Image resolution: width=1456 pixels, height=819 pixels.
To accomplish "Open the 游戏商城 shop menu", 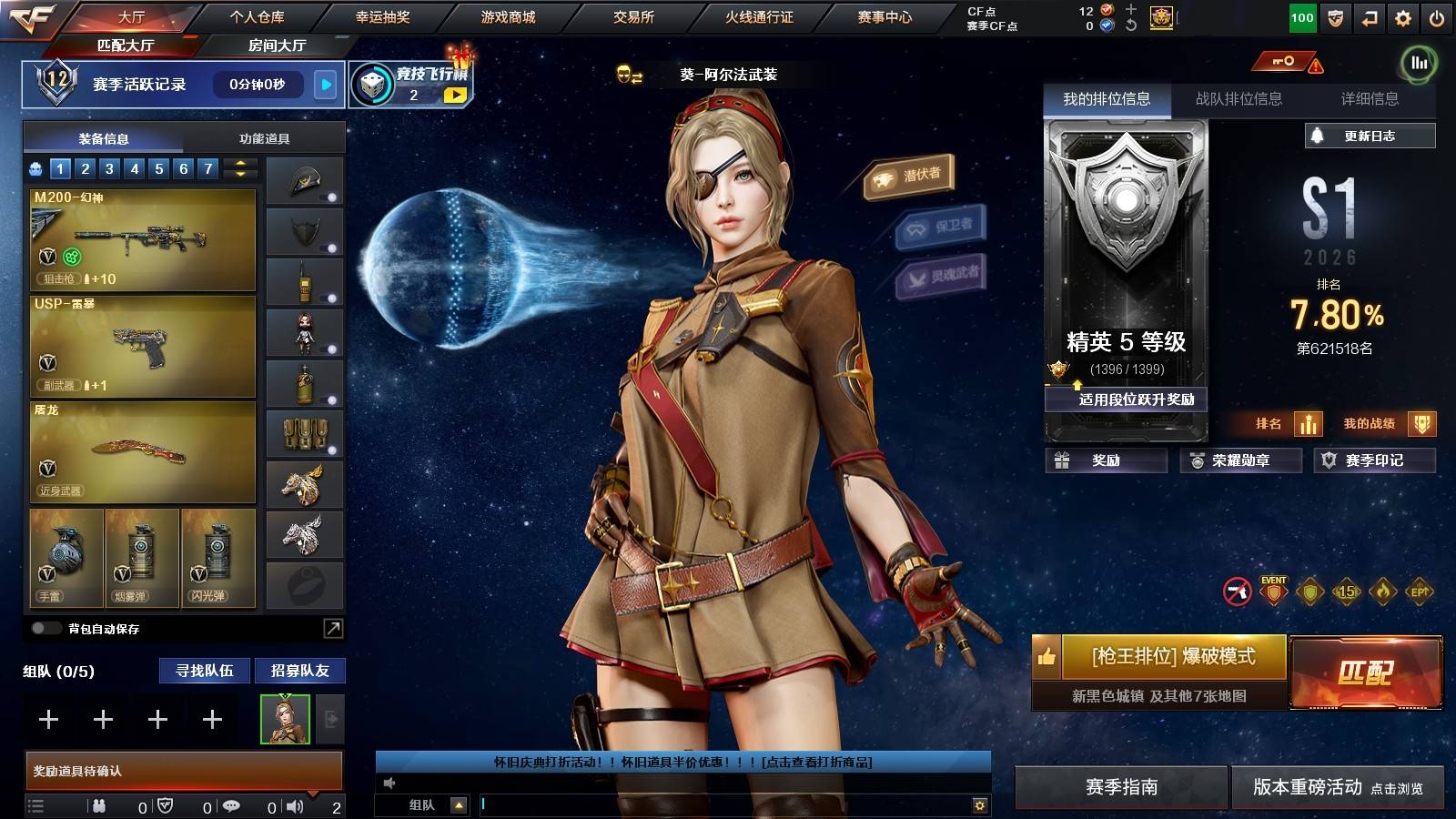I will tap(508, 17).
